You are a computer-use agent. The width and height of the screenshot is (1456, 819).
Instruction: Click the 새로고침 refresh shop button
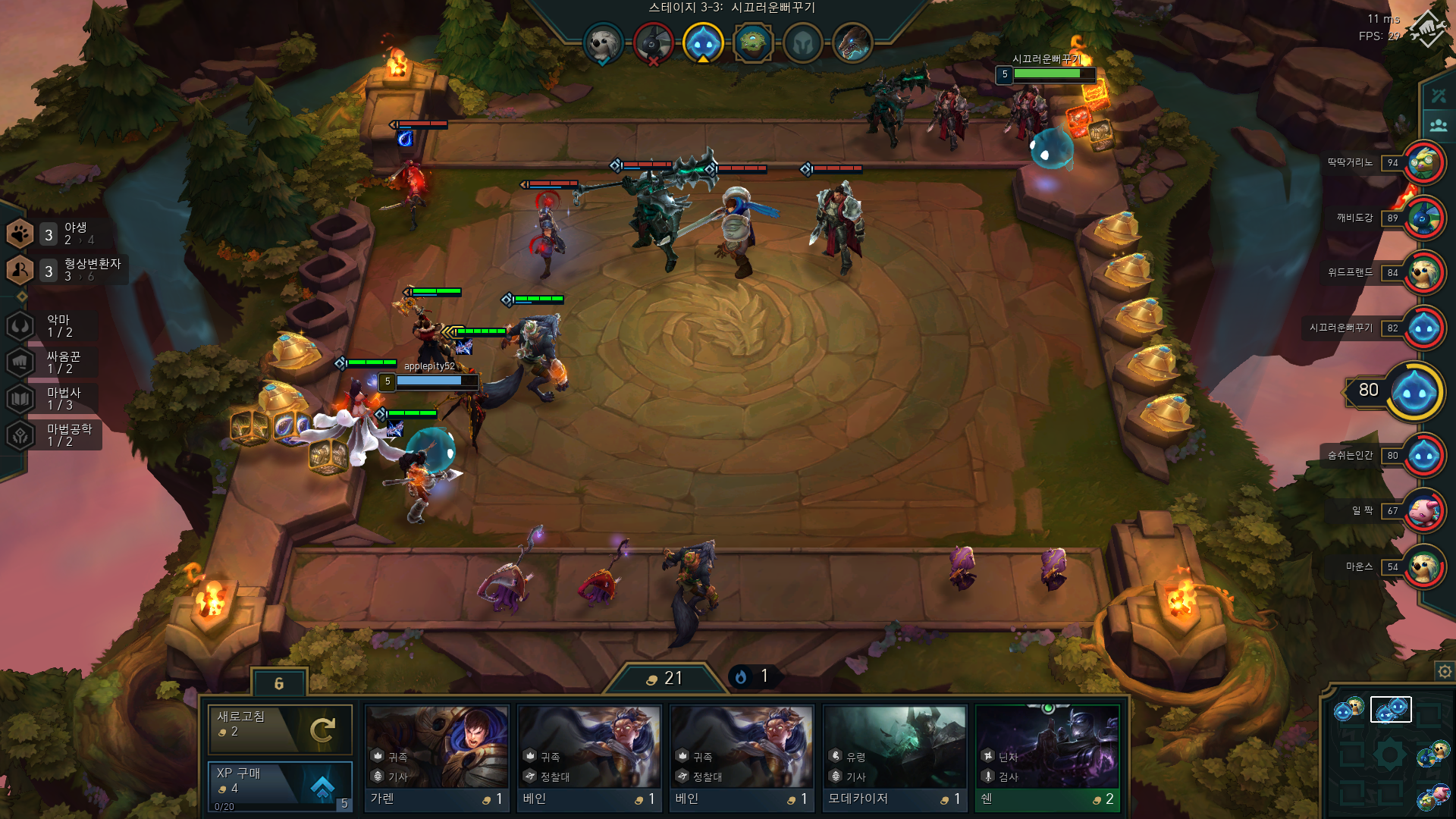click(280, 729)
